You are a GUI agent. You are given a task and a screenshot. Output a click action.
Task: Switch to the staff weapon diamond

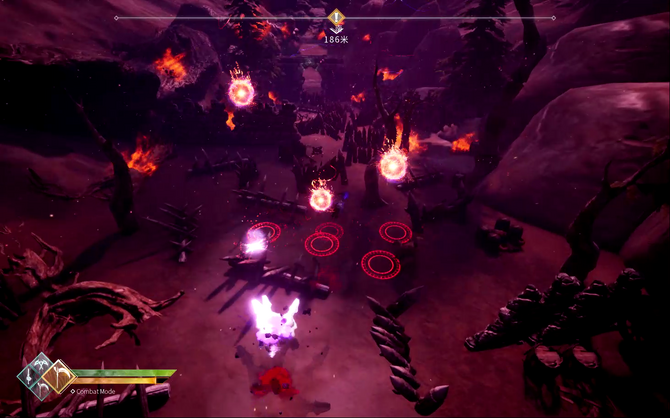[28, 377]
